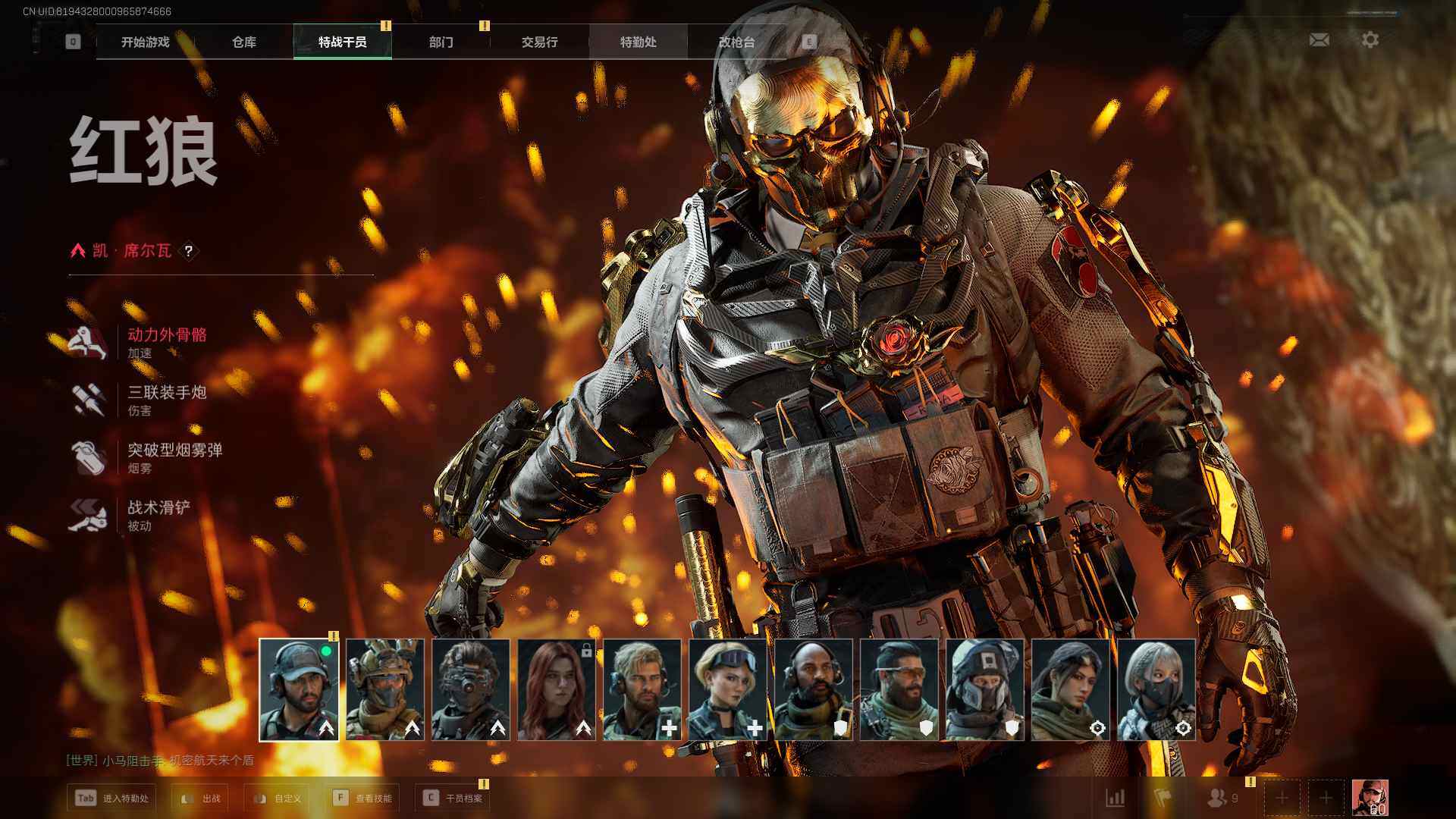Viewport: 1456px width, 819px height.
Task: Click the 出战 deploy button
Action: tap(201, 799)
